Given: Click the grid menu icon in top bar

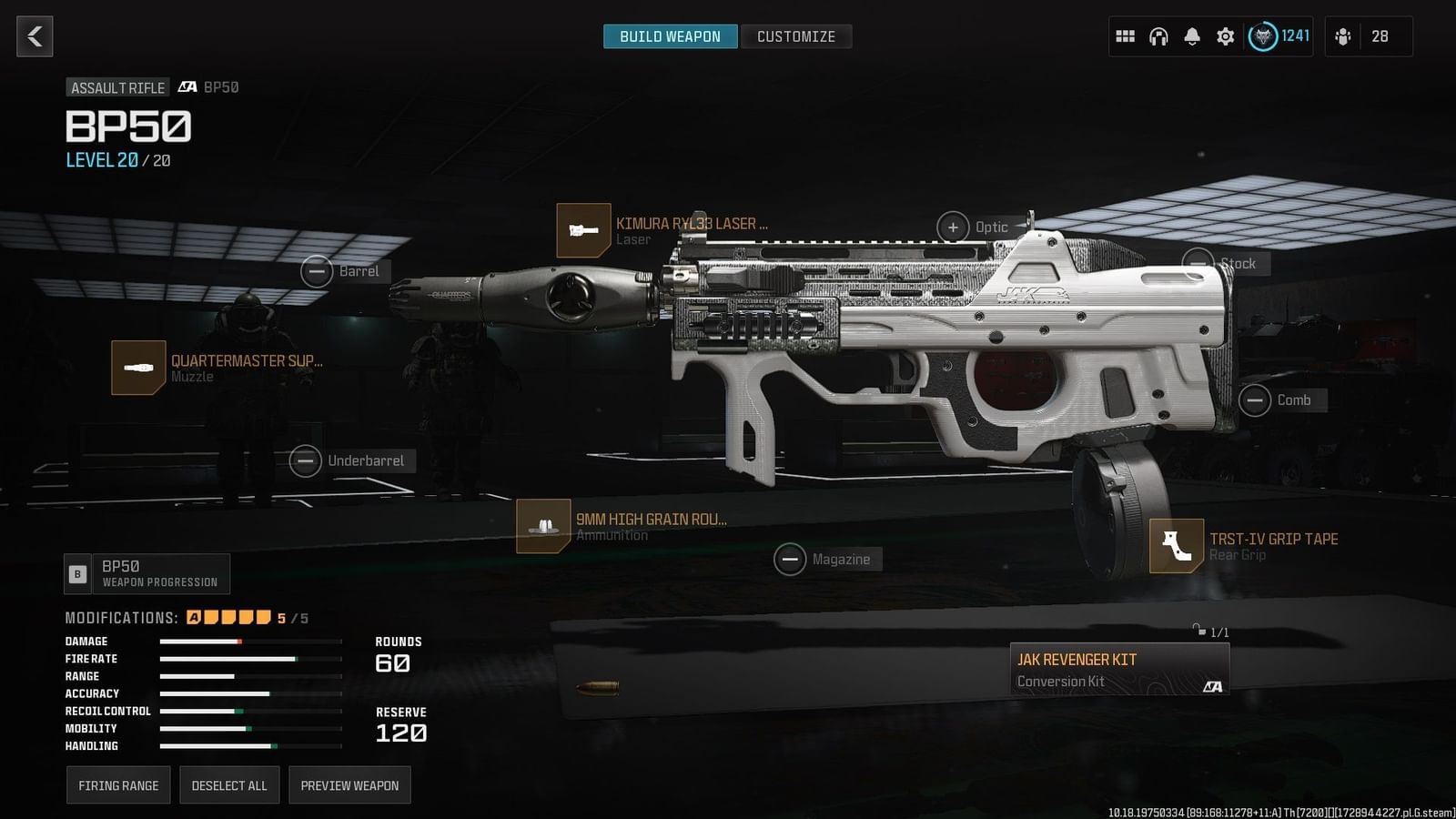Looking at the screenshot, I should click(x=1125, y=36).
